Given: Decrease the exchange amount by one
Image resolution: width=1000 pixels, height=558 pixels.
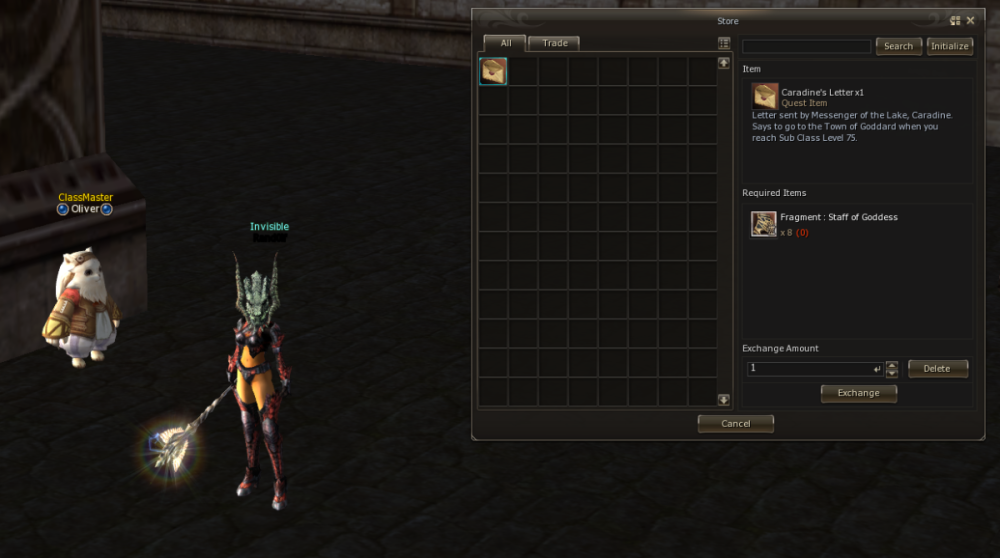Looking at the screenshot, I should (x=892, y=373).
